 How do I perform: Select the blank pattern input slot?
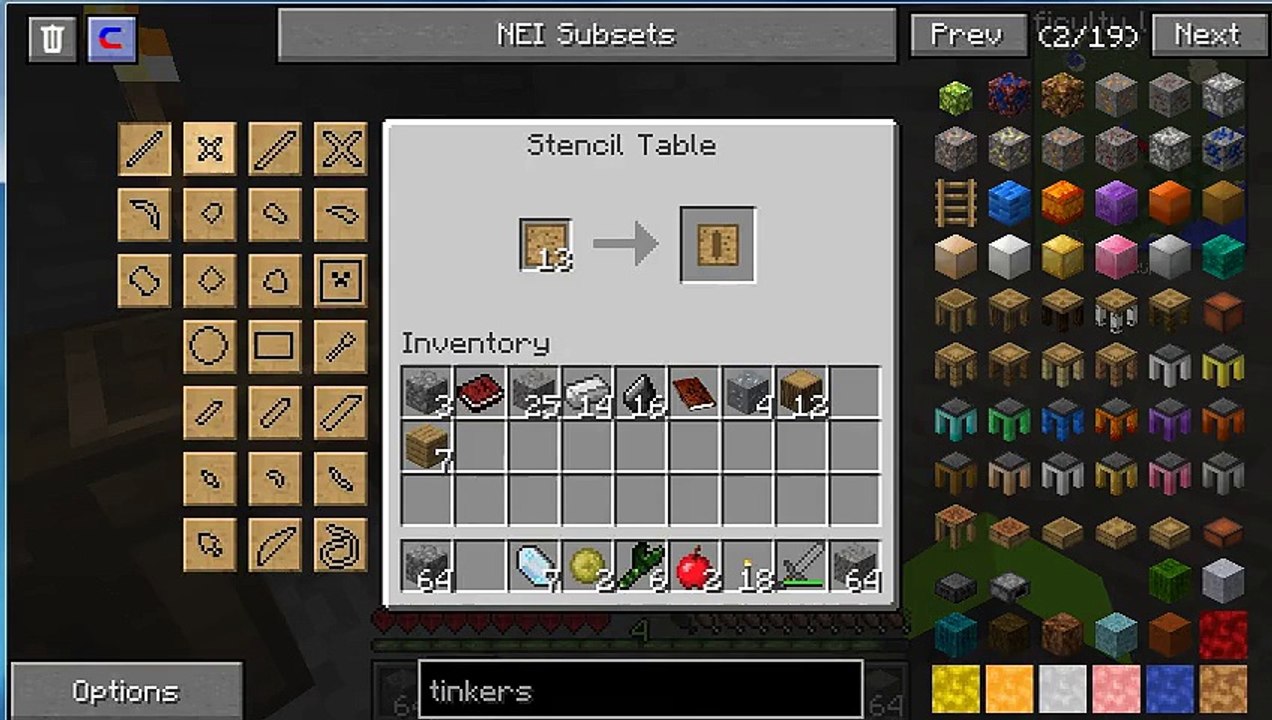(545, 245)
